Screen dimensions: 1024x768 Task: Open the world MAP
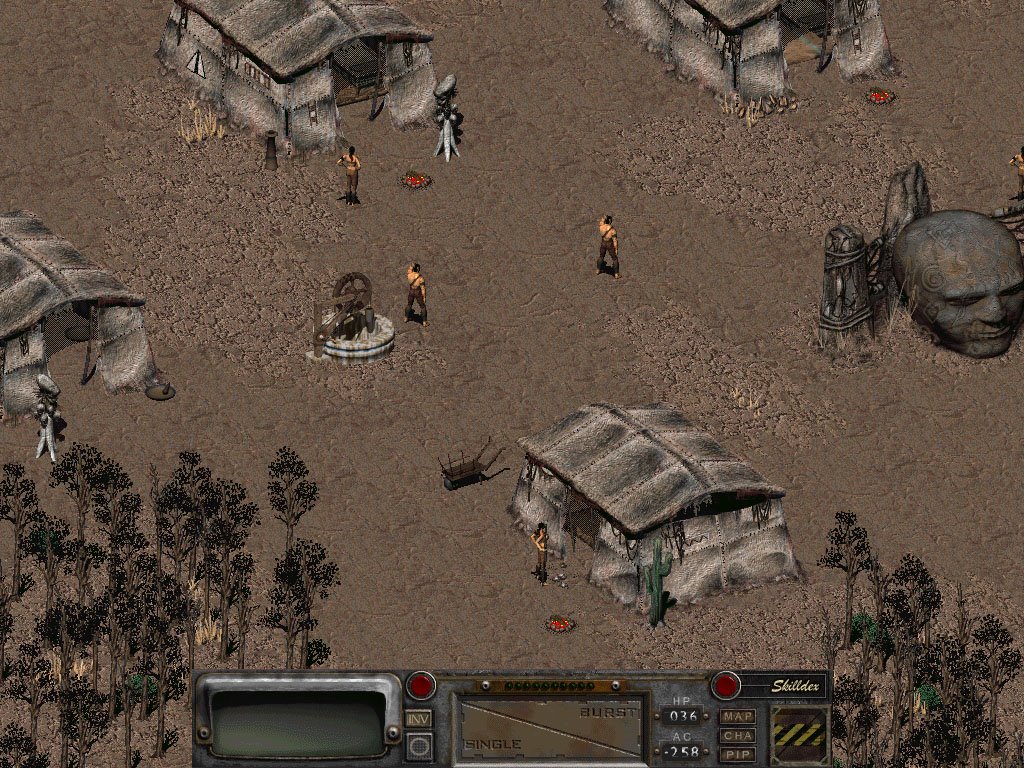[x=738, y=716]
